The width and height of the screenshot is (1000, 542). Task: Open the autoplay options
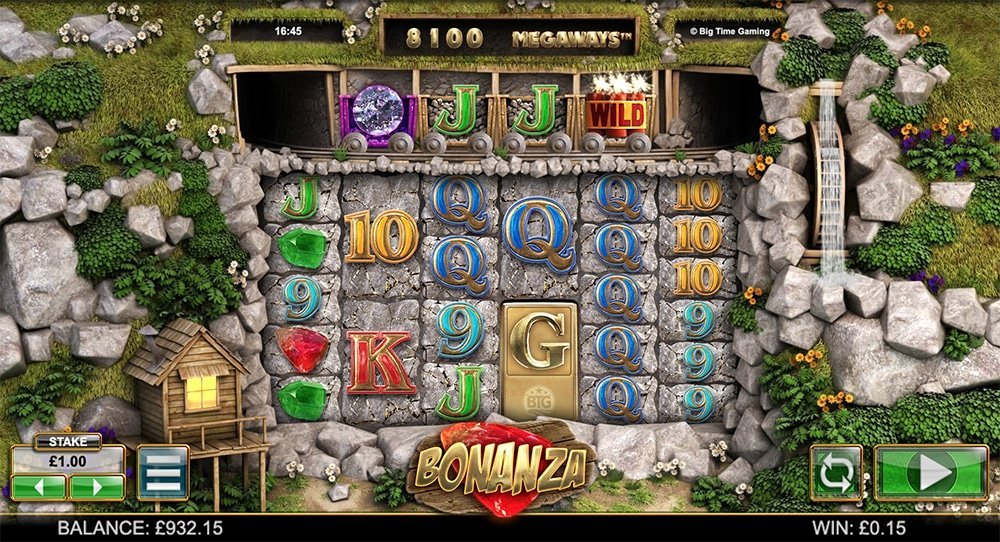pos(836,472)
